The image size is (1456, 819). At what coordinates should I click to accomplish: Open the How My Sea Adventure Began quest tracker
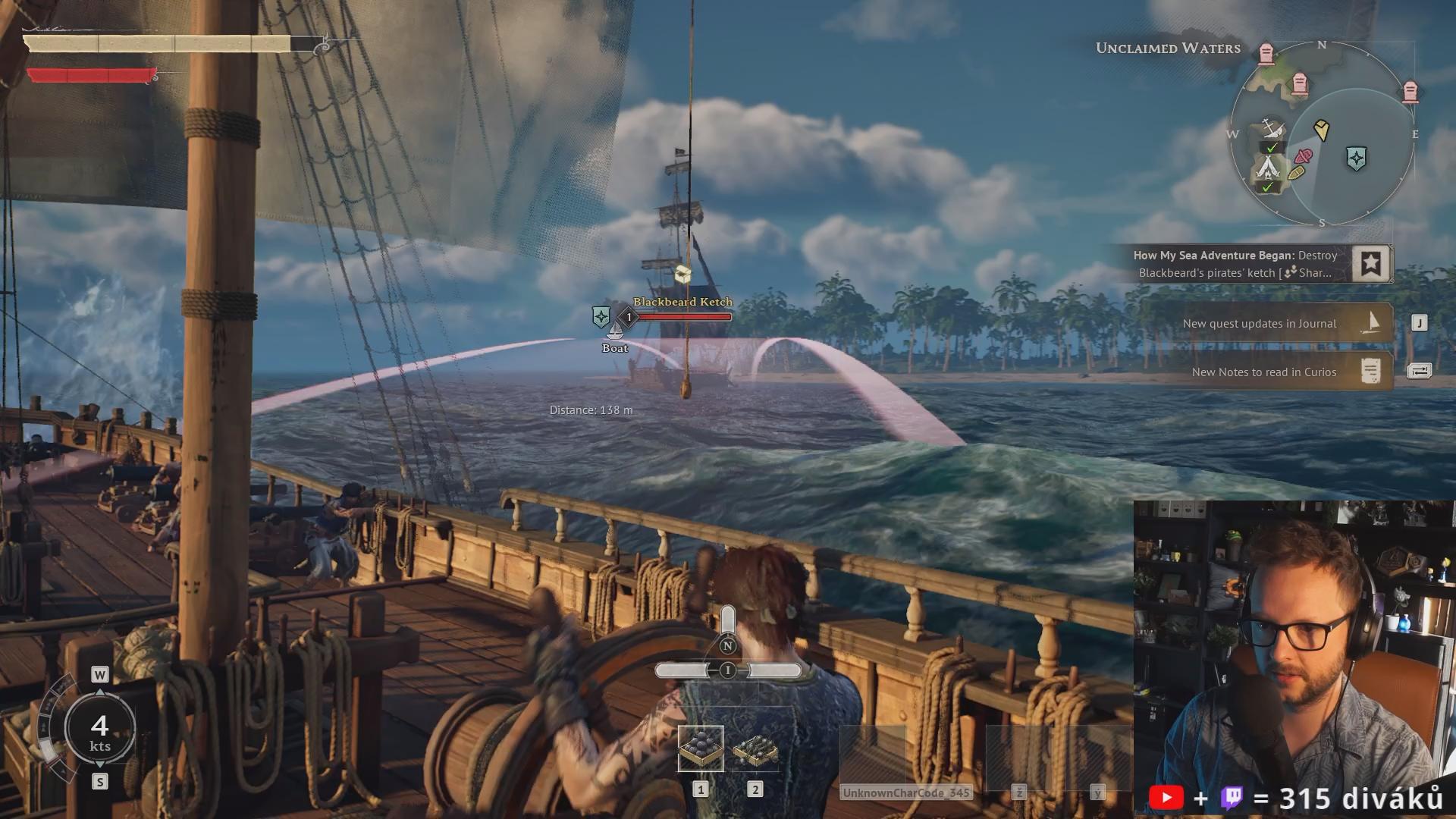1236,264
